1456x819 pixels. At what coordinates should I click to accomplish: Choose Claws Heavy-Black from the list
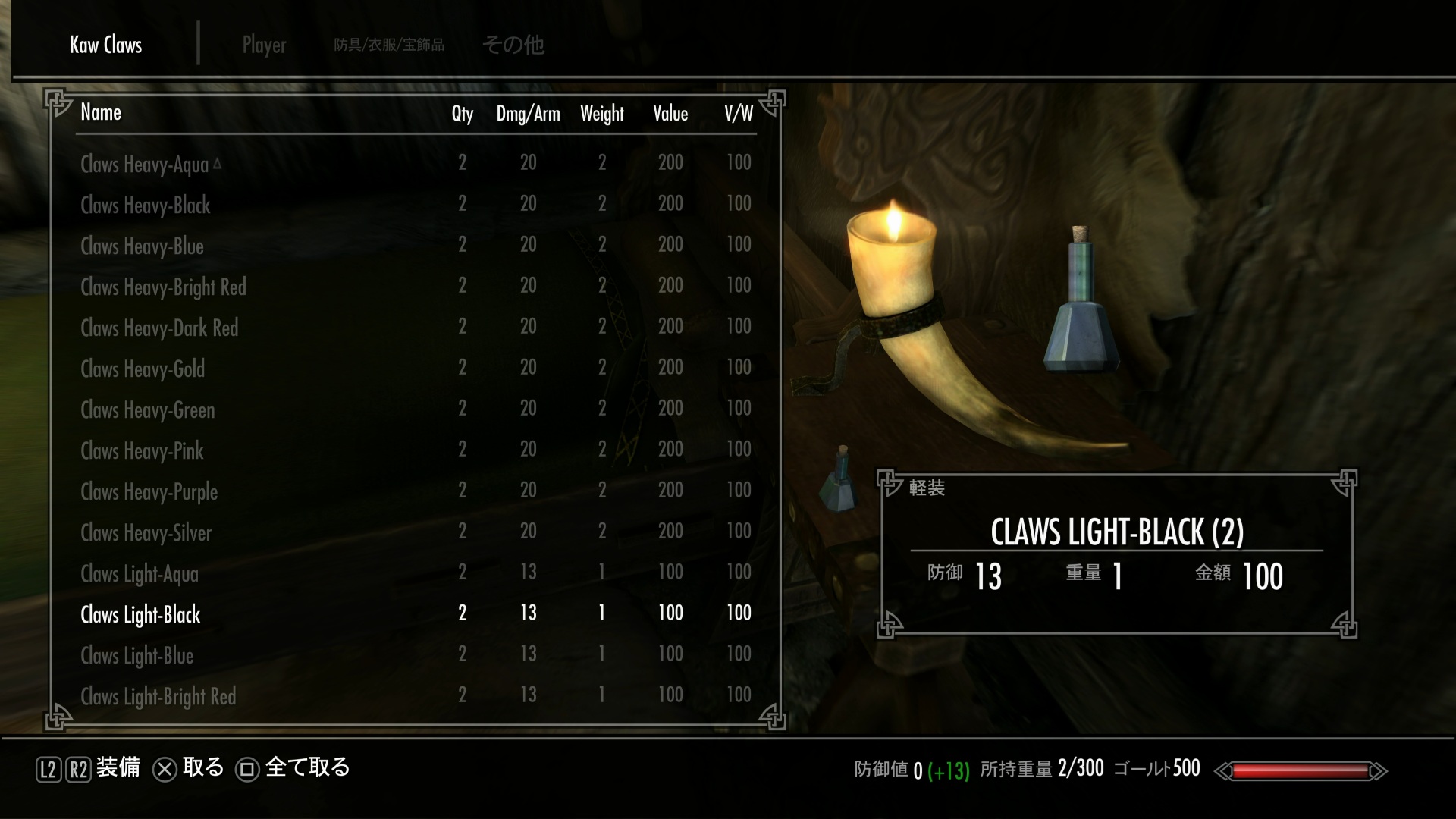146,205
